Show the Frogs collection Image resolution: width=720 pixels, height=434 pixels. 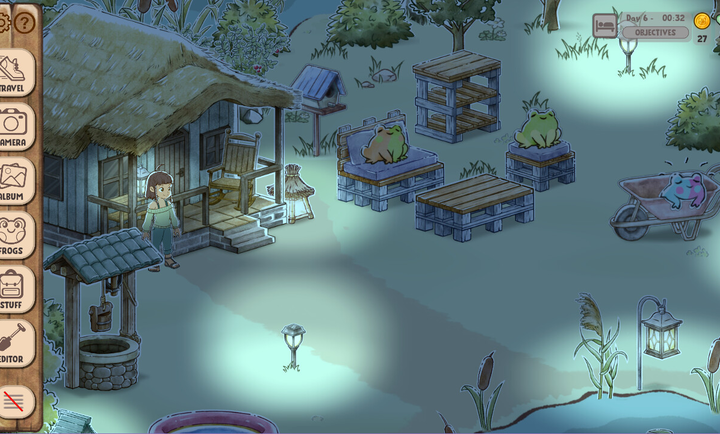point(14,235)
